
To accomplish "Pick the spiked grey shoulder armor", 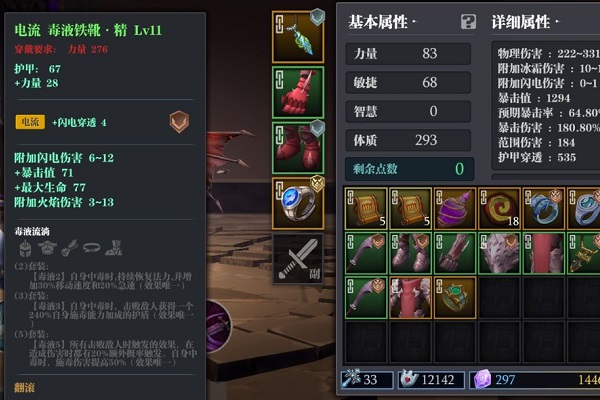I will [498, 253].
